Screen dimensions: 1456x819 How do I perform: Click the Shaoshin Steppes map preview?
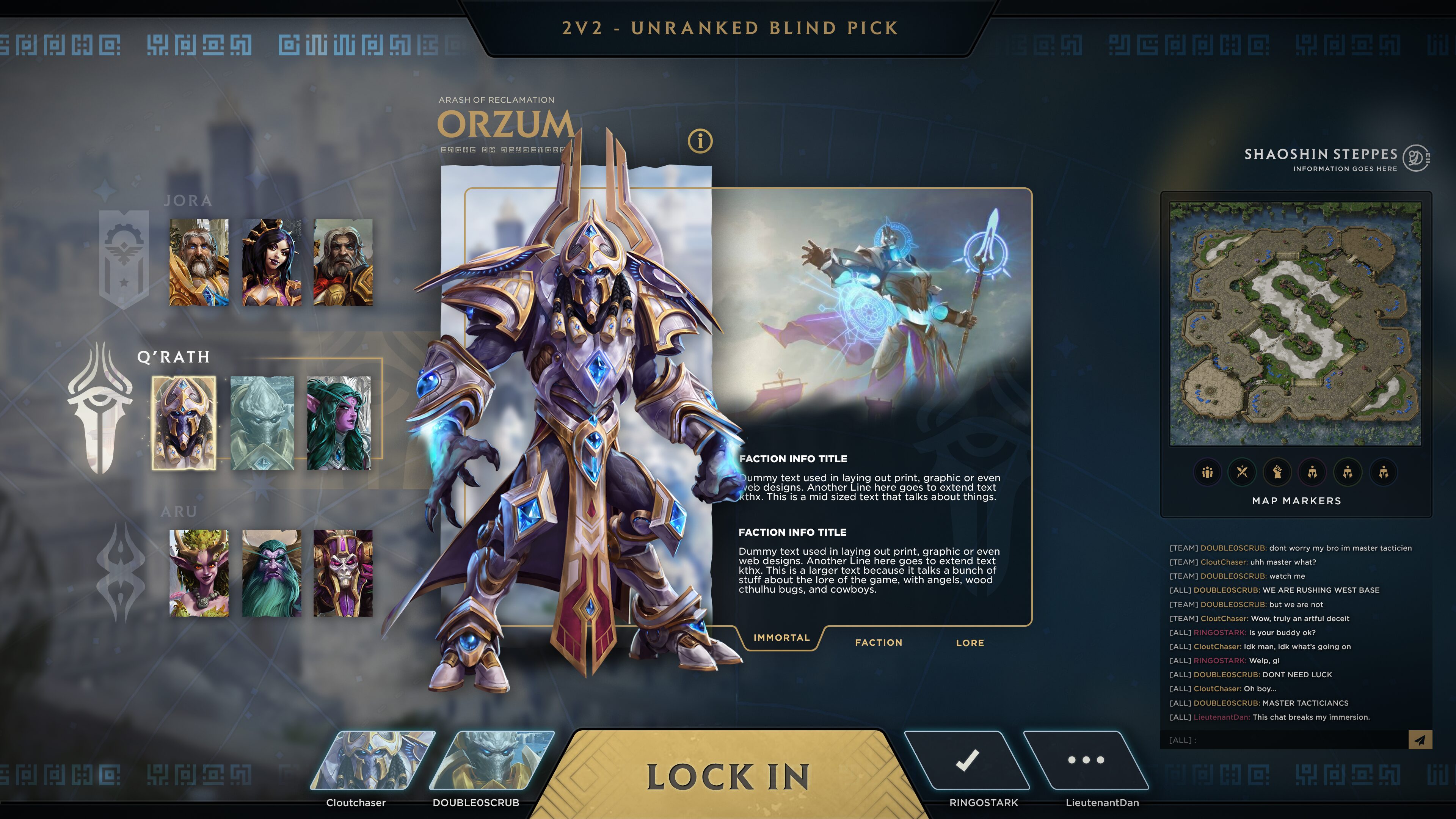point(1295,323)
